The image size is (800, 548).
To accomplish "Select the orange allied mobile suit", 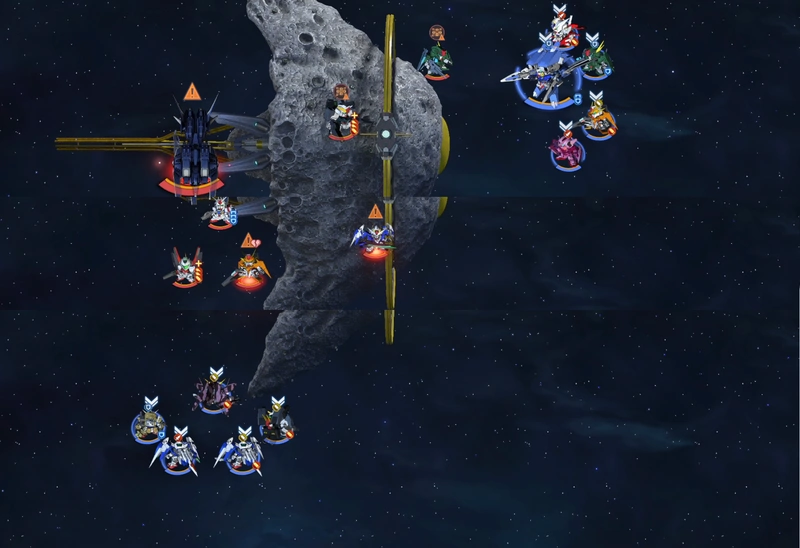I will click(599, 122).
